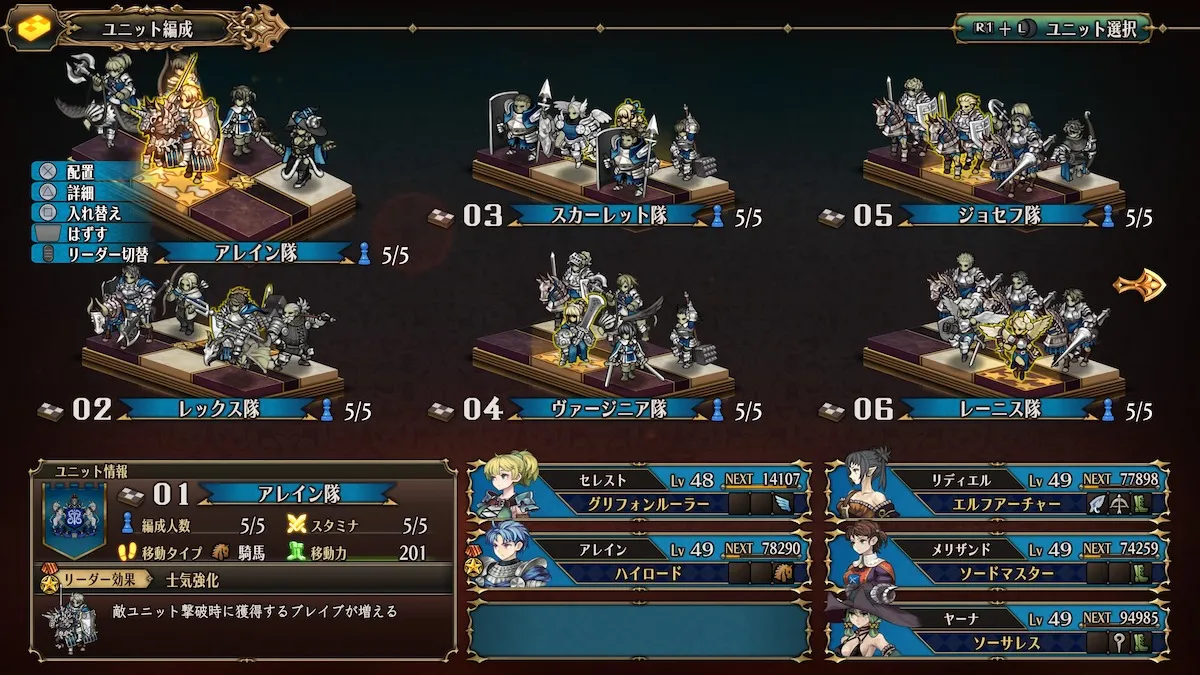The image size is (1200, 675).
Task: Select member アレイン ハイロード row
Action: click(640, 560)
